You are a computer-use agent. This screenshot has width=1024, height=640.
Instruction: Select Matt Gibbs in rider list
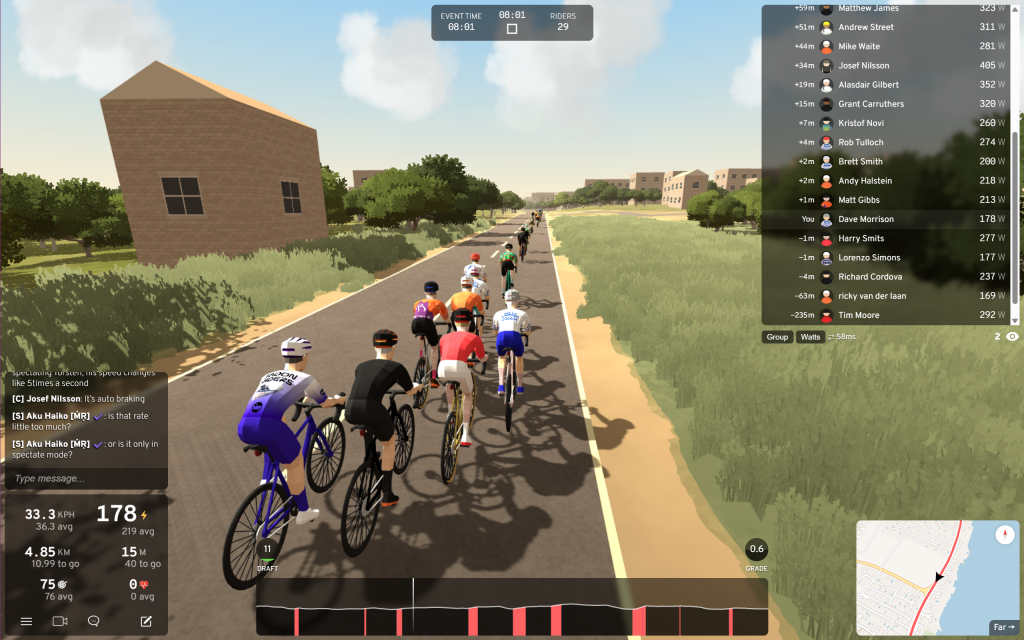coord(890,200)
